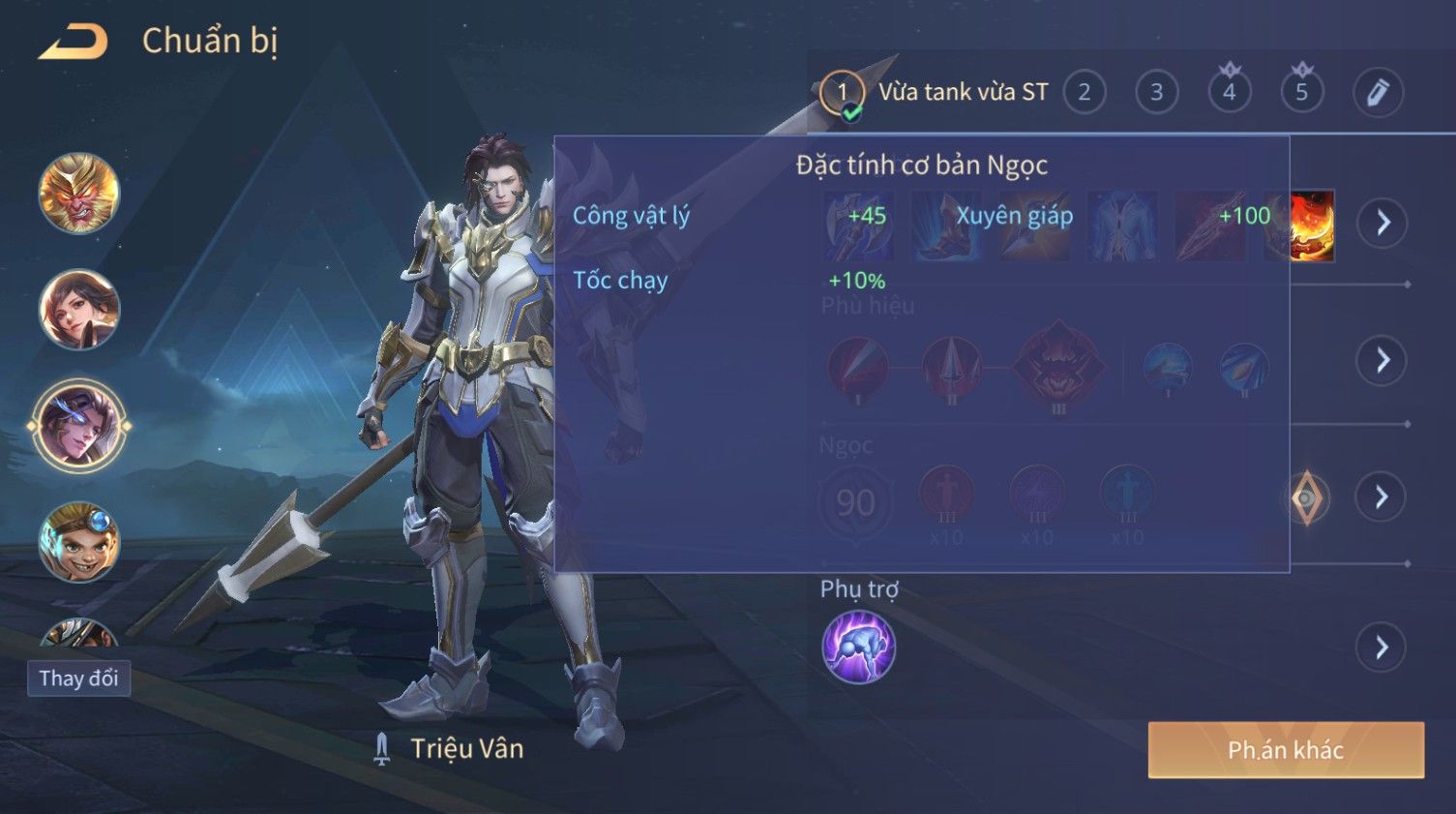The image size is (1456, 814).
Task: Switch to build preset 4
Action: click(1229, 93)
